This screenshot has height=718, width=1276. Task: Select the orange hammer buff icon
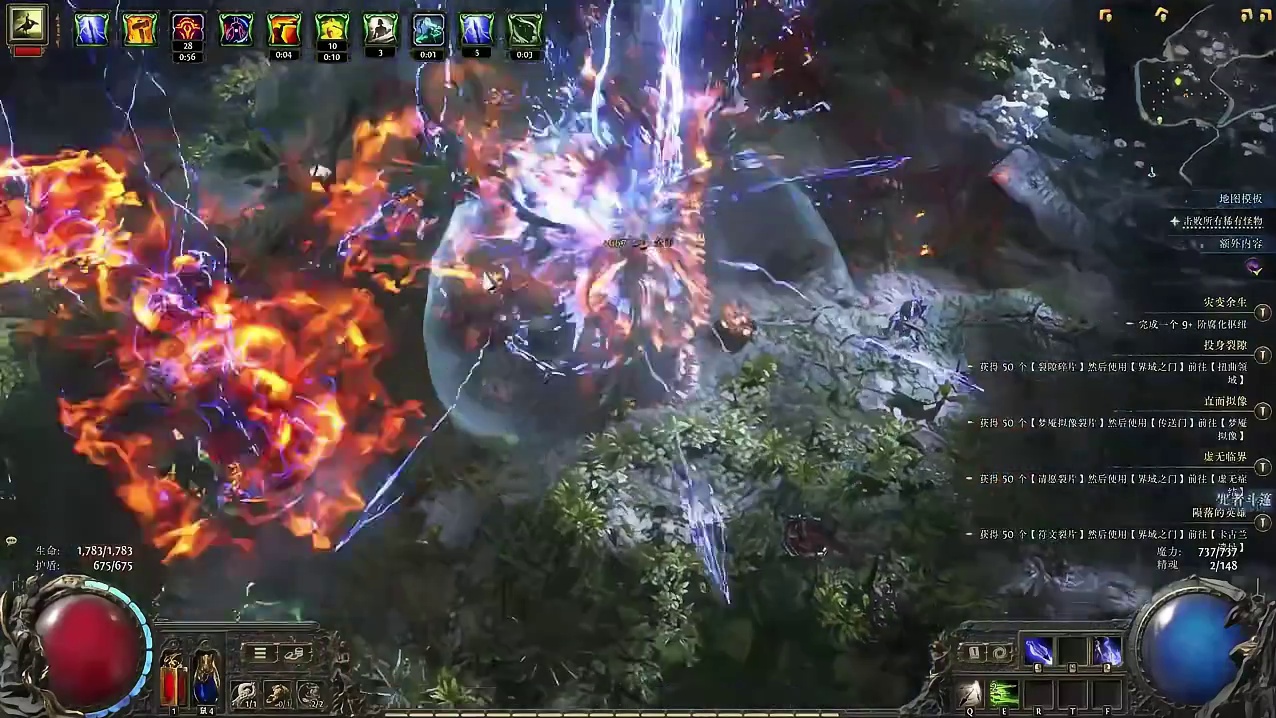tap(140, 29)
